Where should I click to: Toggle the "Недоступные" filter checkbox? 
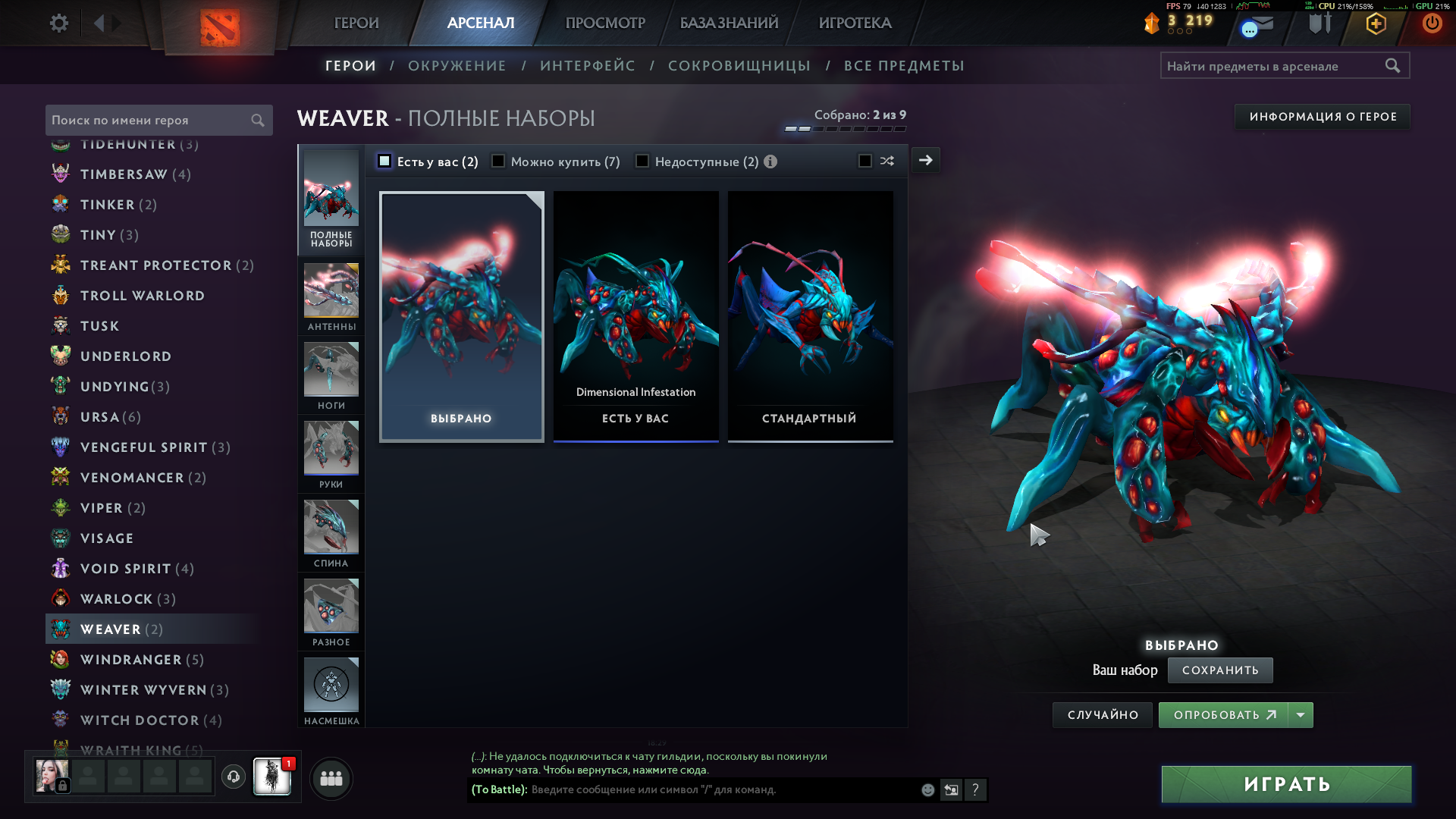tap(642, 161)
